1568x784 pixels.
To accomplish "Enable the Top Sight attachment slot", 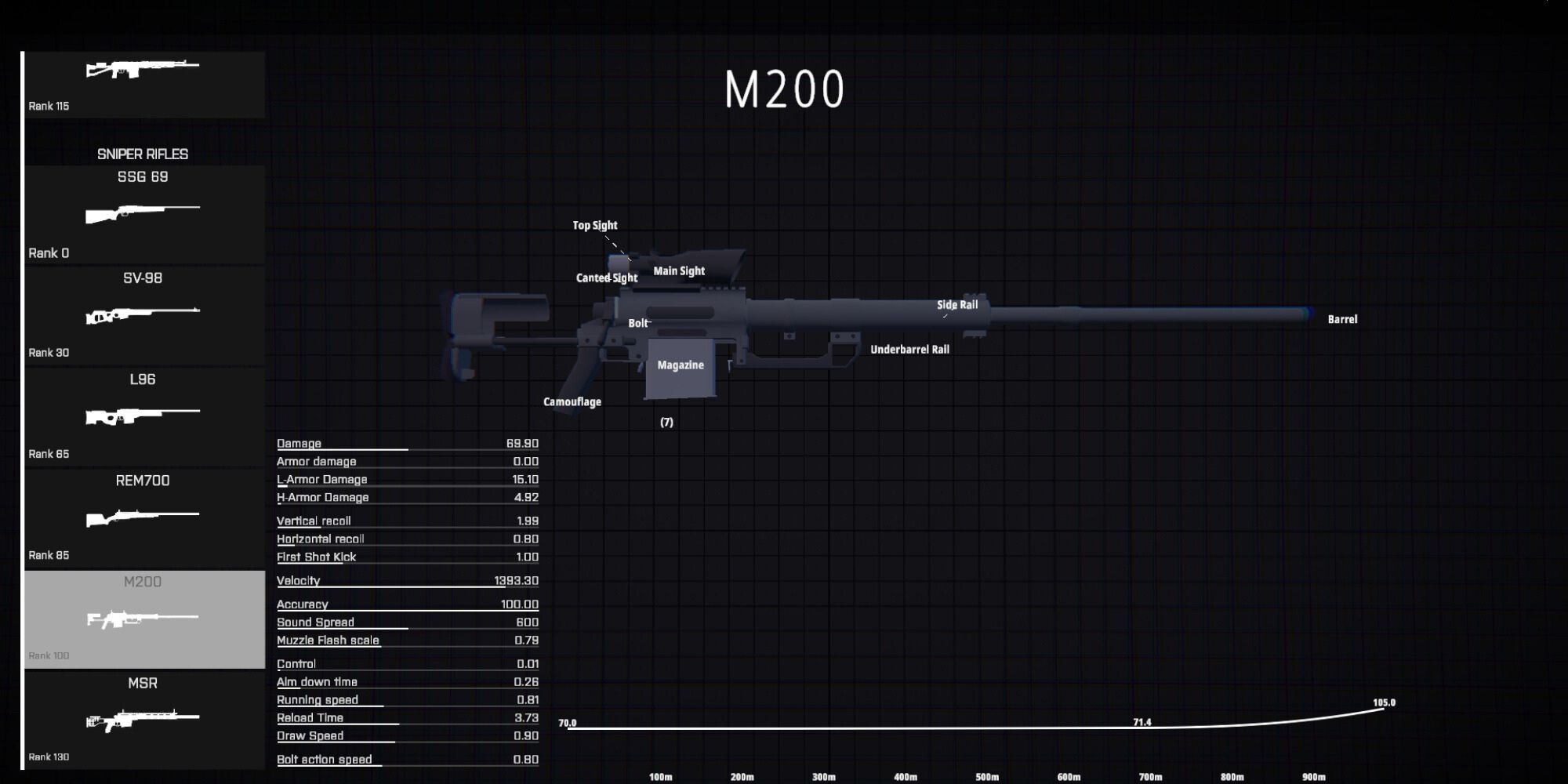I will pos(595,225).
